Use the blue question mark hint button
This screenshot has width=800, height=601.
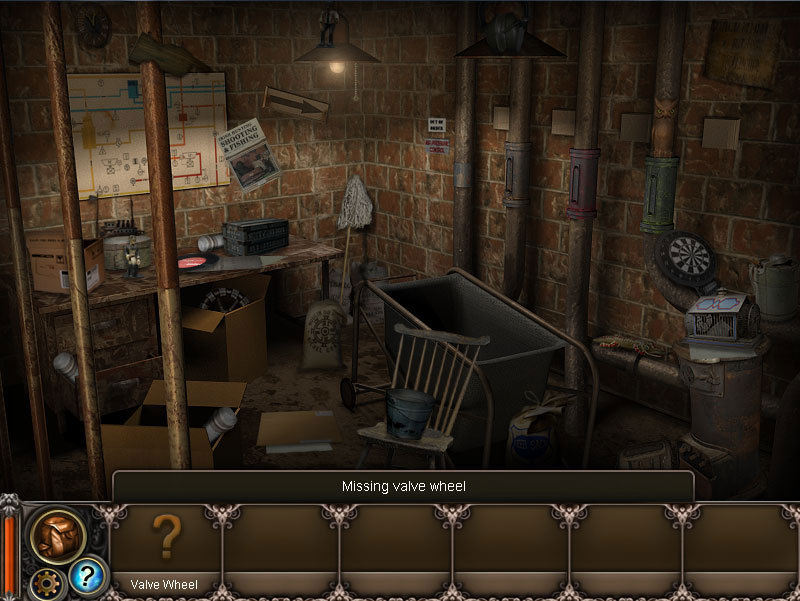(87, 576)
